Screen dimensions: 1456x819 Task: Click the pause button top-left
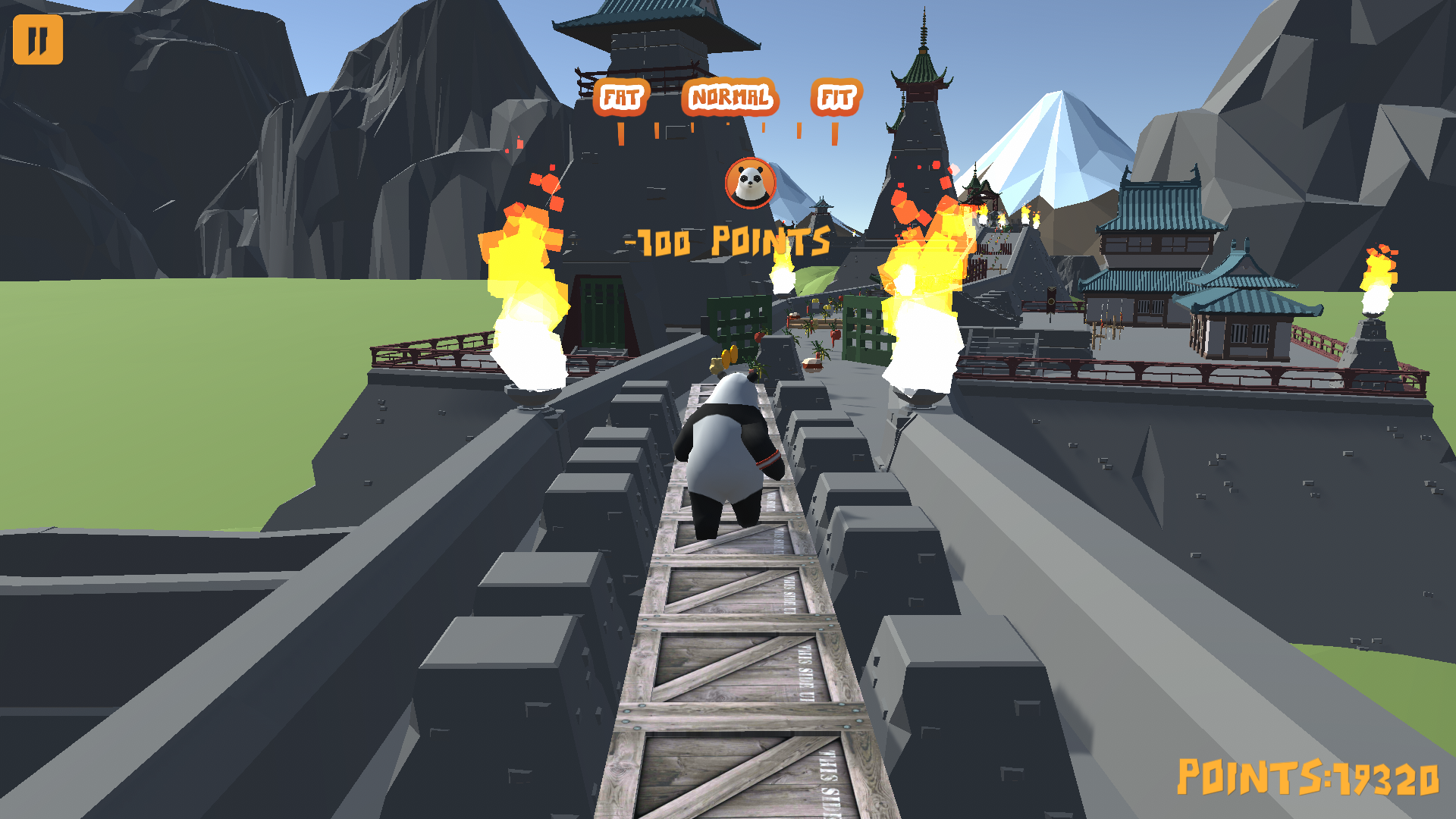point(39,39)
